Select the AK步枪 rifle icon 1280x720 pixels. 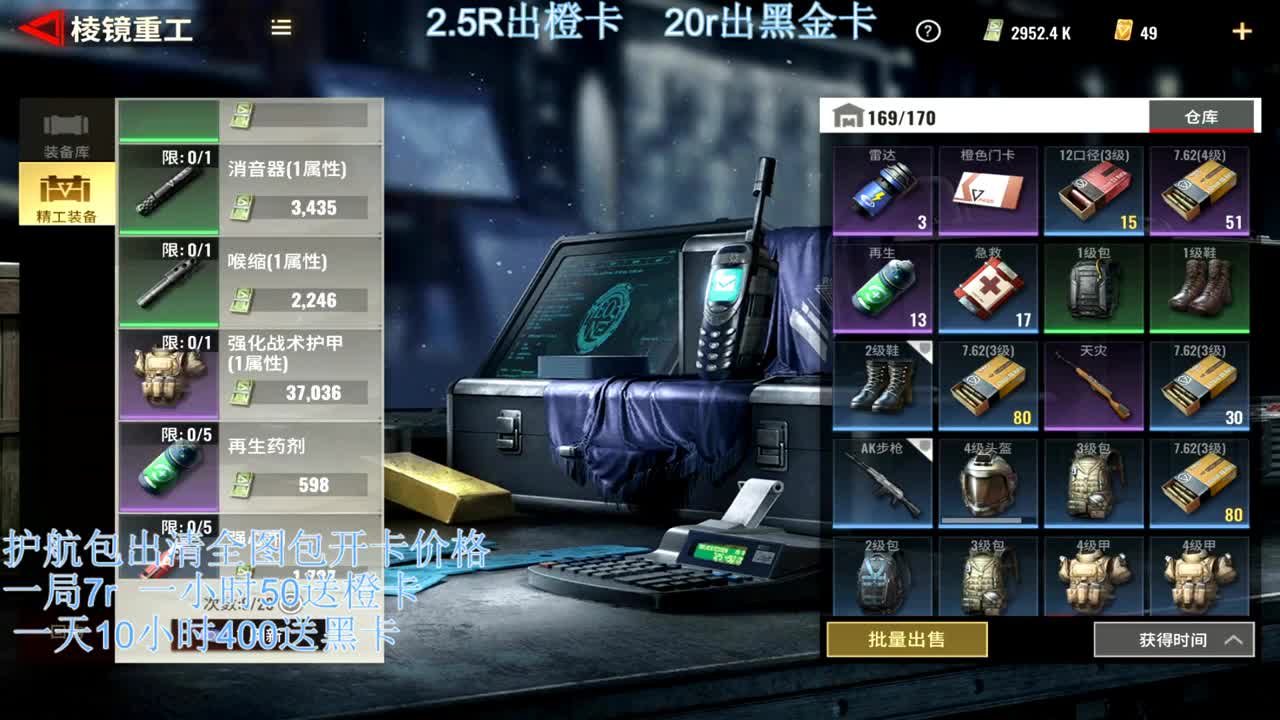pyautogui.click(x=880, y=483)
